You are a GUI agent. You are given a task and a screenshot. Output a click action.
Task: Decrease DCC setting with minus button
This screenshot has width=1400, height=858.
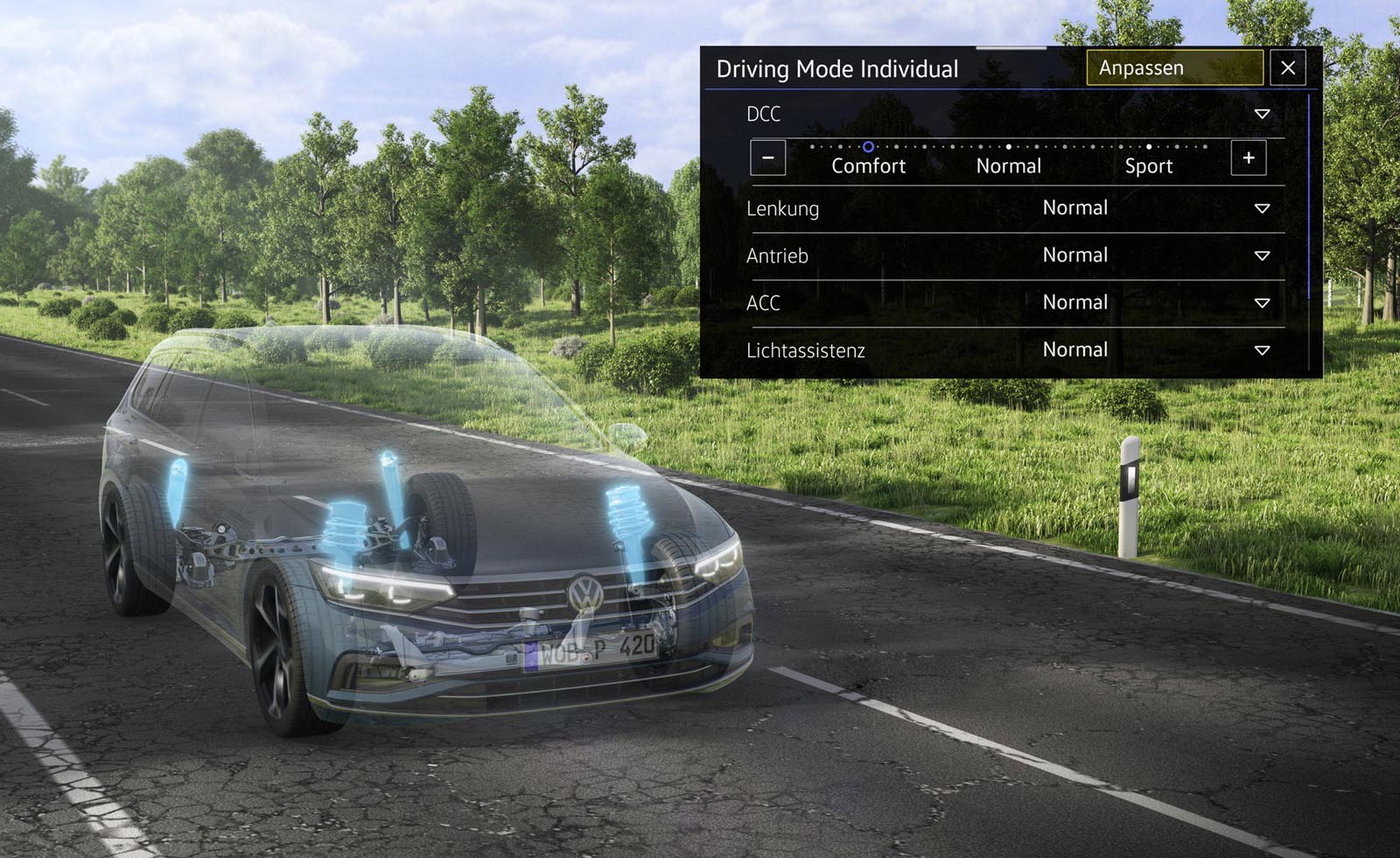(x=767, y=158)
